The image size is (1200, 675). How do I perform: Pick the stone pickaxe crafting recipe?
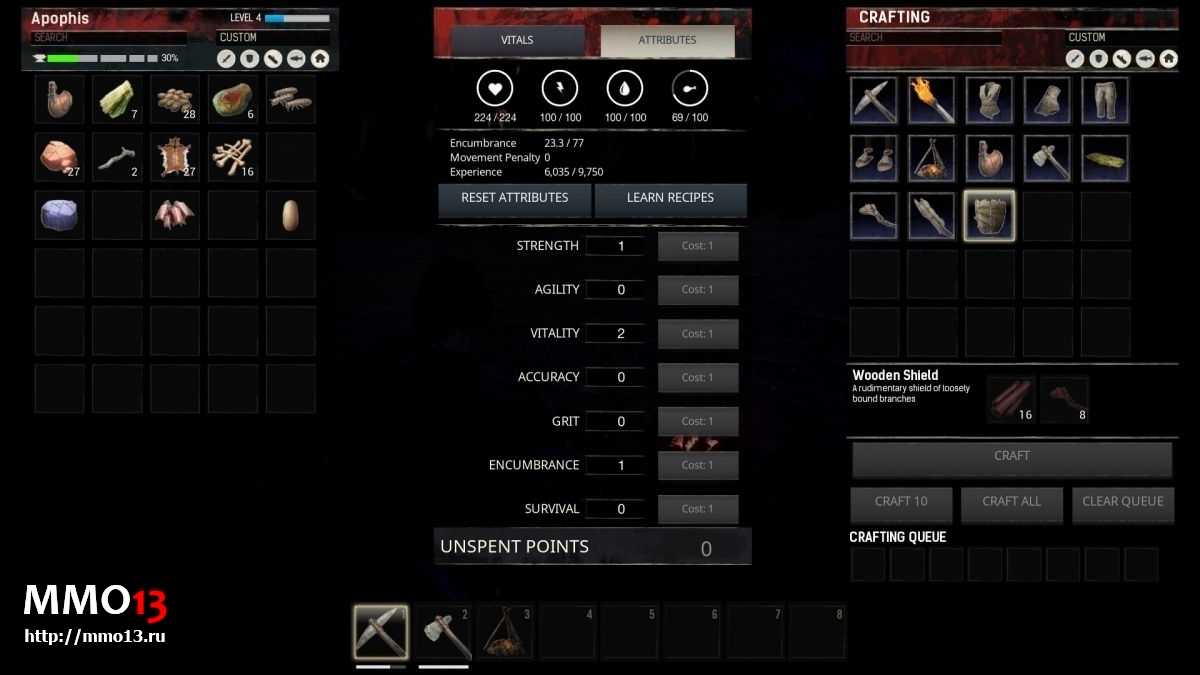coord(873,100)
